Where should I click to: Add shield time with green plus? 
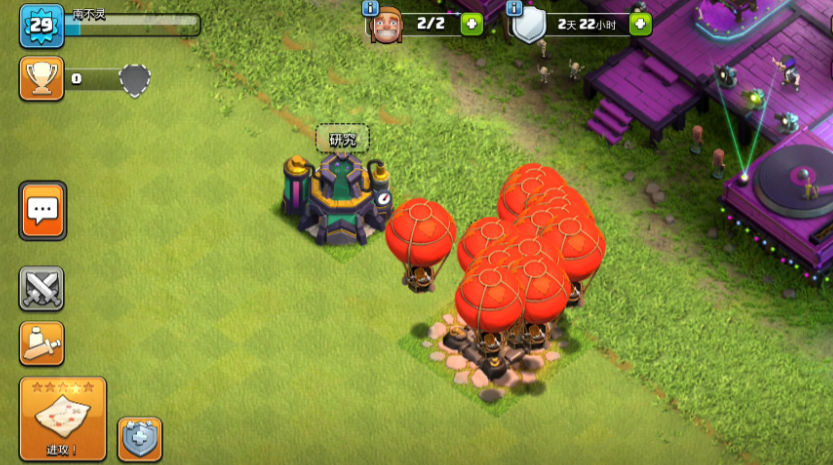pos(640,24)
